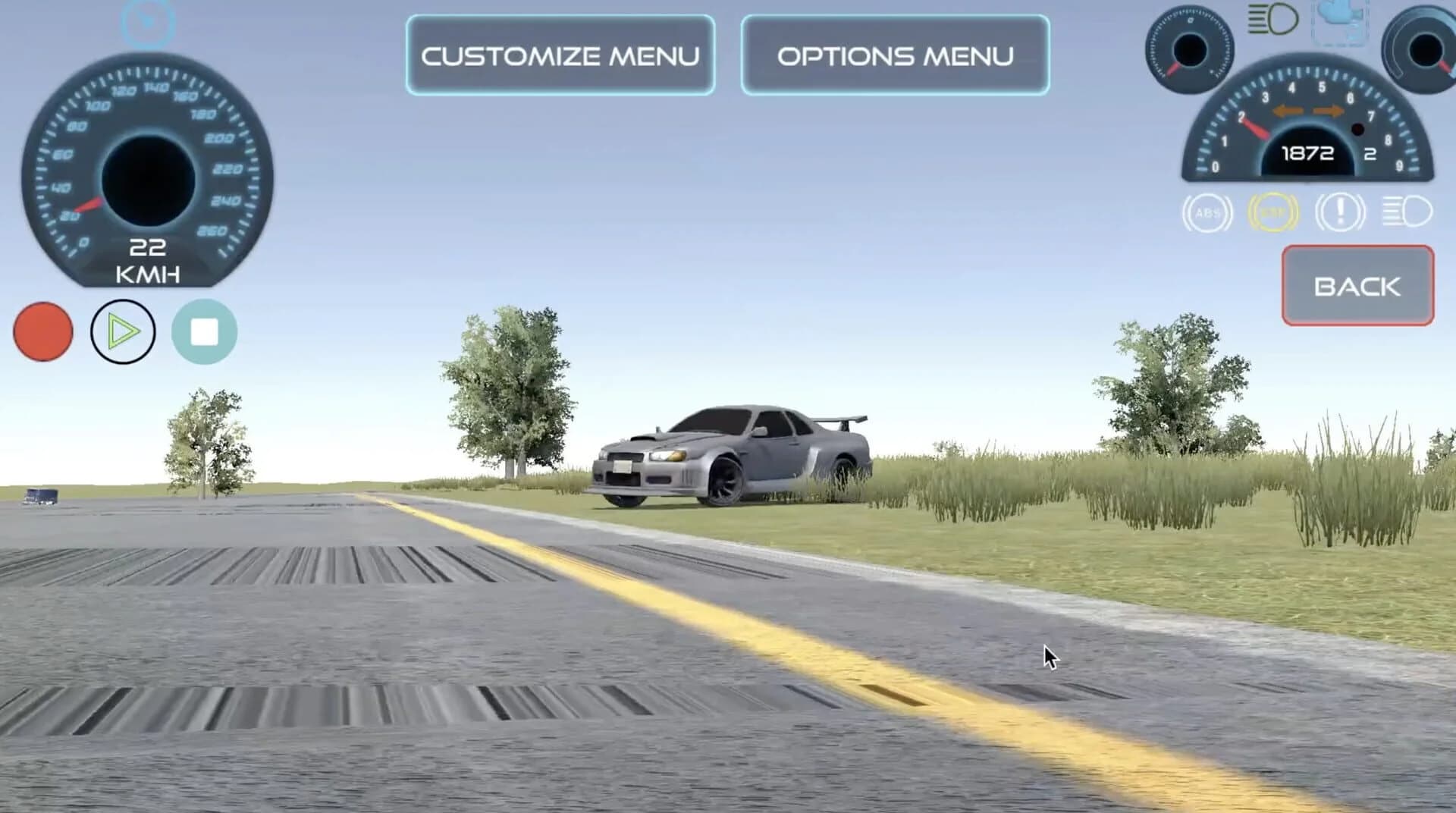This screenshot has width=1456, height=813.
Task: Toggle recording with the red circle button
Action: [x=42, y=331]
